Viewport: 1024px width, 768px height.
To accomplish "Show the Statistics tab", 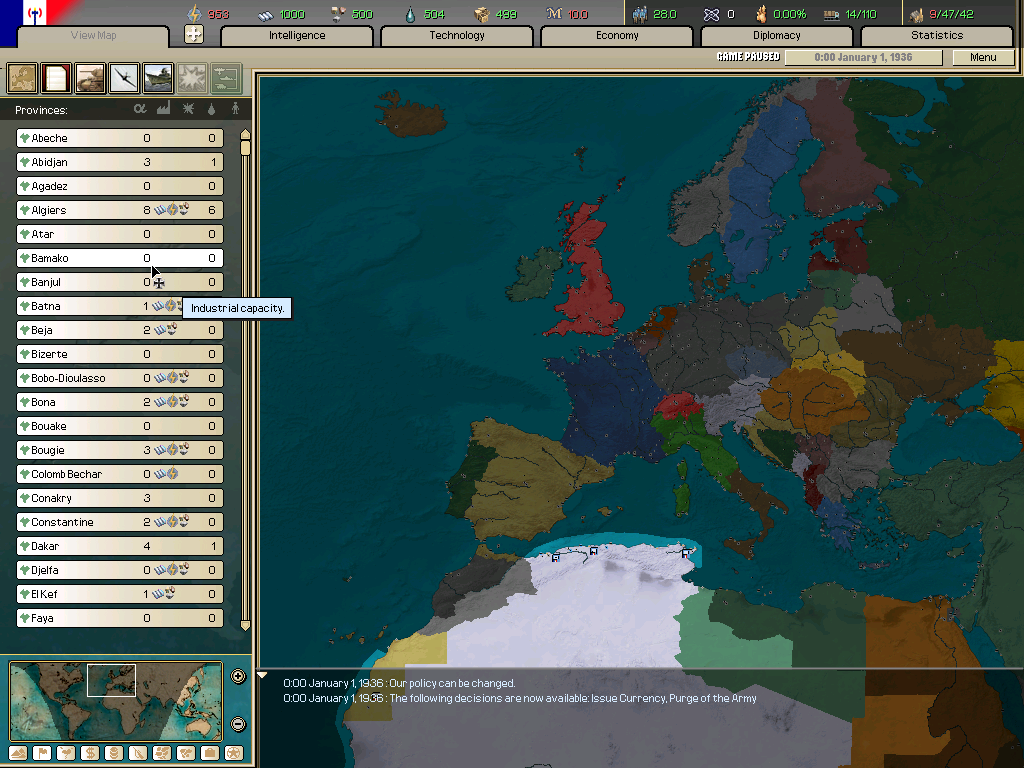I will pos(937,36).
